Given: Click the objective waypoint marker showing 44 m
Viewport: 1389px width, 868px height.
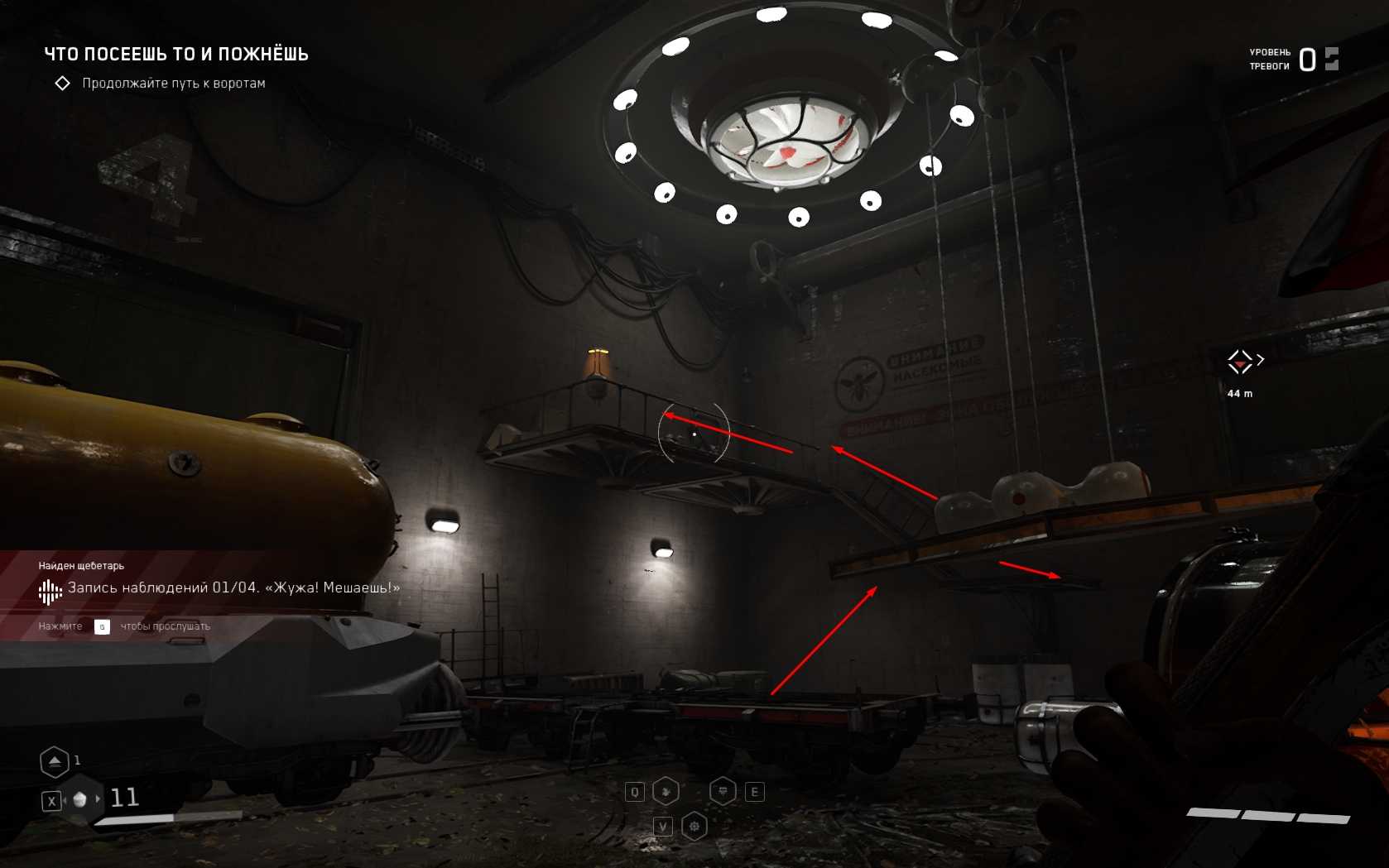Looking at the screenshot, I should [x=1240, y=362].
